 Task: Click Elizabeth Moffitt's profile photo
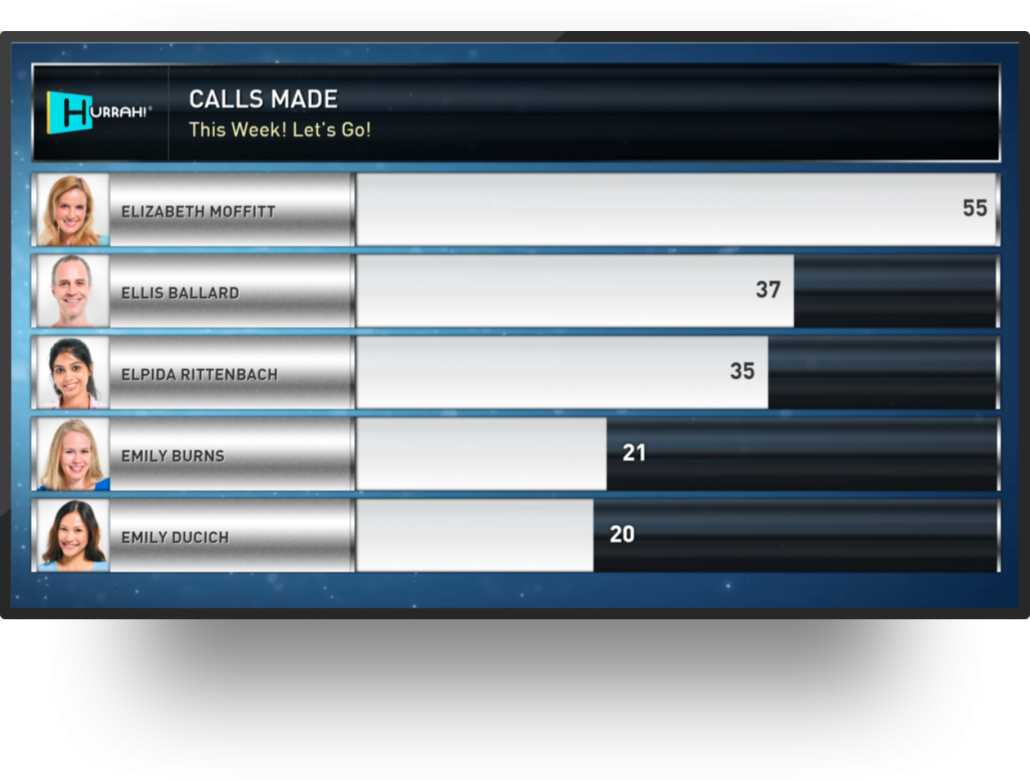coord(72,210)
